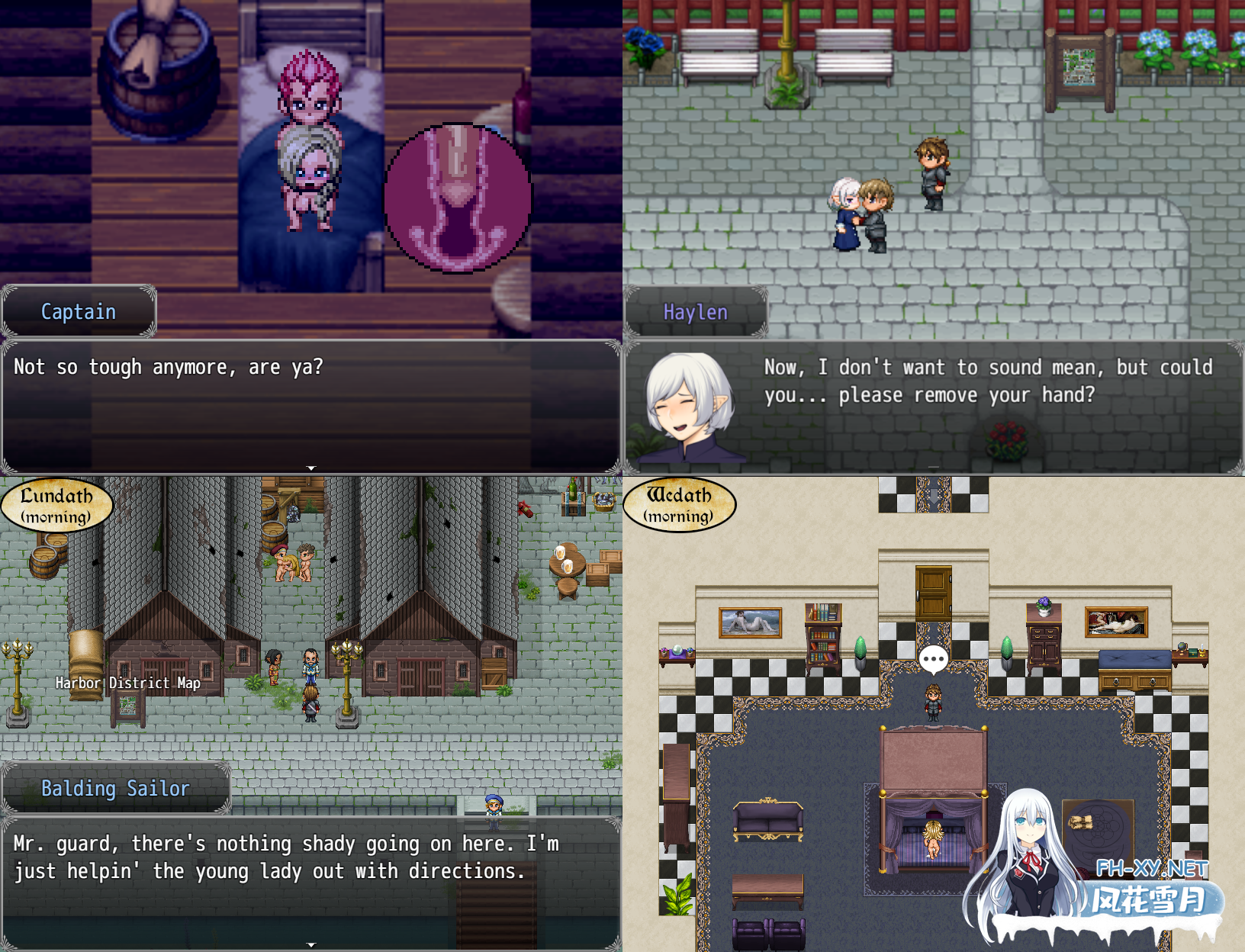Click the "..." speech bubble above the character
Image resolution: width=1245 pixels, height=952 pixels.
point(932,657)
